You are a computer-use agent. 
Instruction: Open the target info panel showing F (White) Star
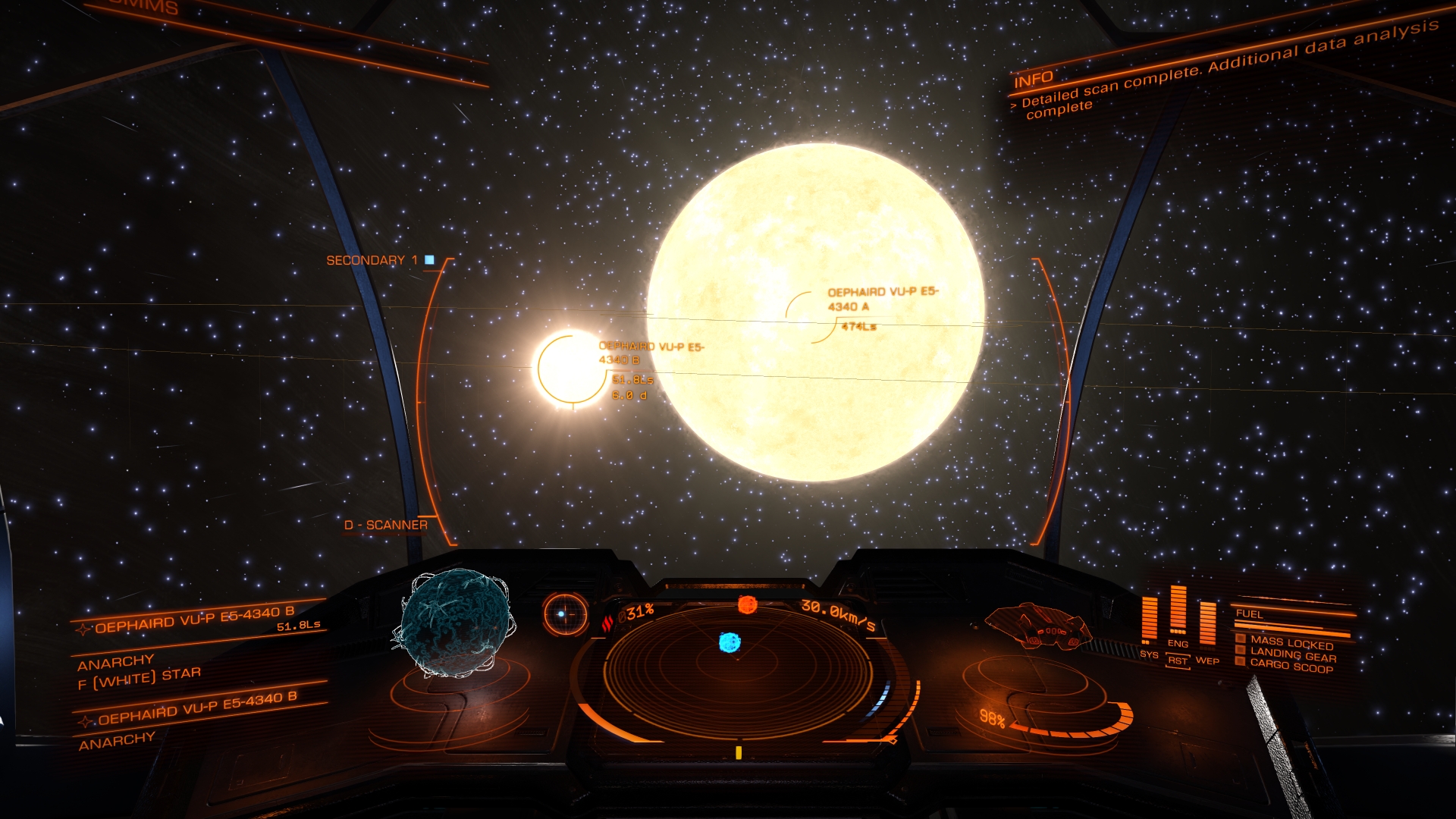[x=139, y=675]
